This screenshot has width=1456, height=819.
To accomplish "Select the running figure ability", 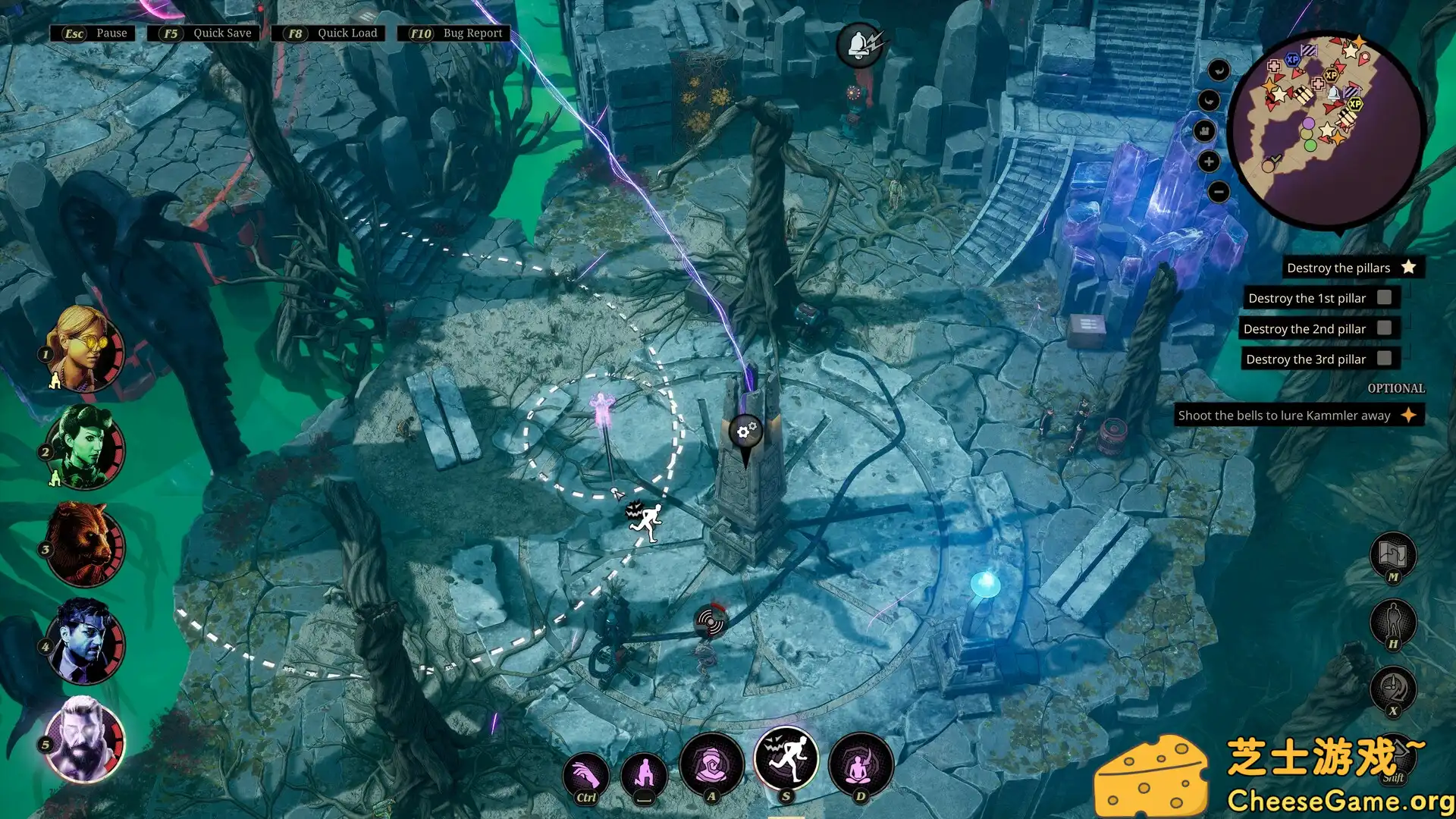I will pyautogui.click(x=786, y=759).
